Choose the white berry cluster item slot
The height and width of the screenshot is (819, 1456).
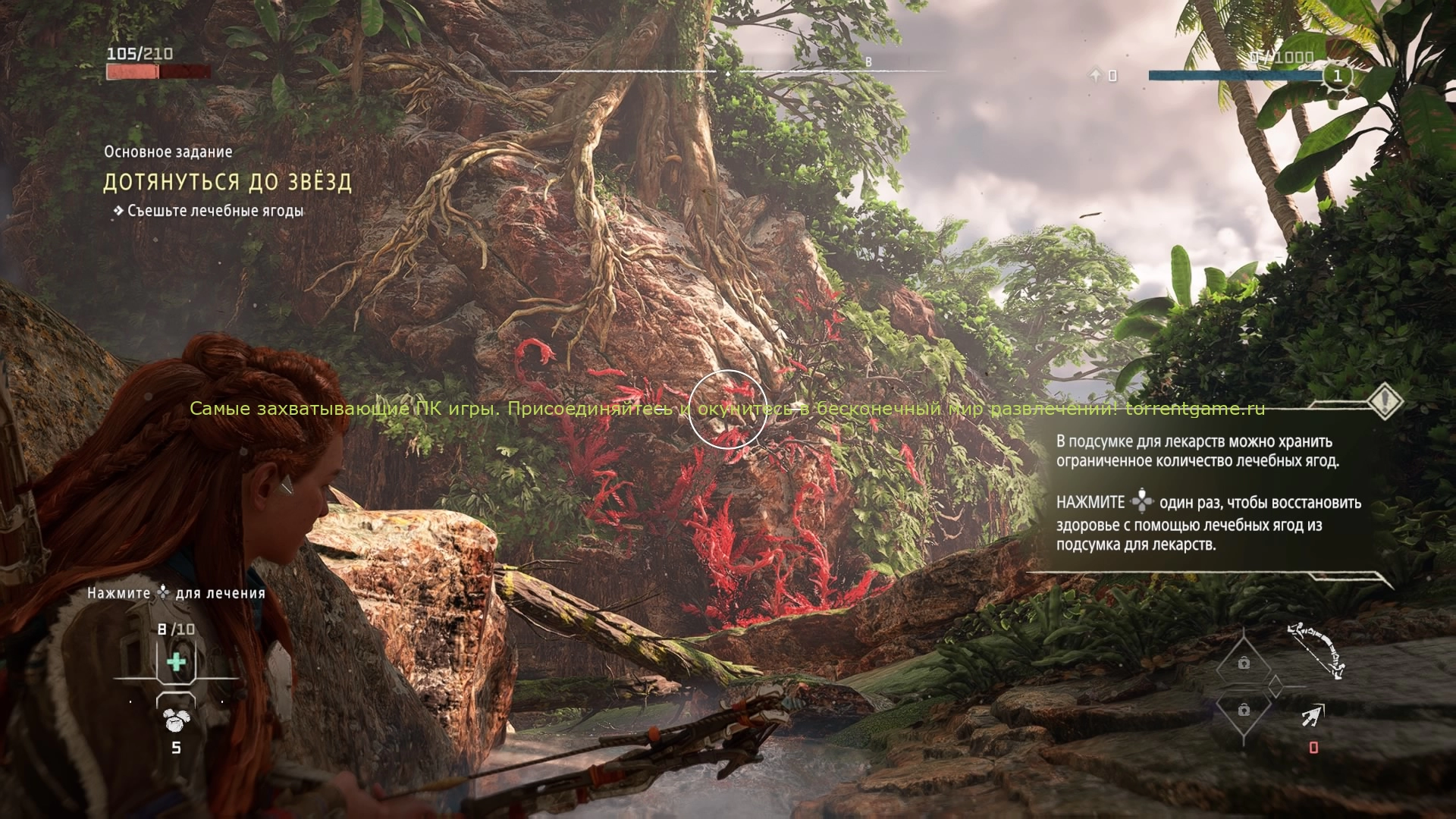[x=176, y=720]
